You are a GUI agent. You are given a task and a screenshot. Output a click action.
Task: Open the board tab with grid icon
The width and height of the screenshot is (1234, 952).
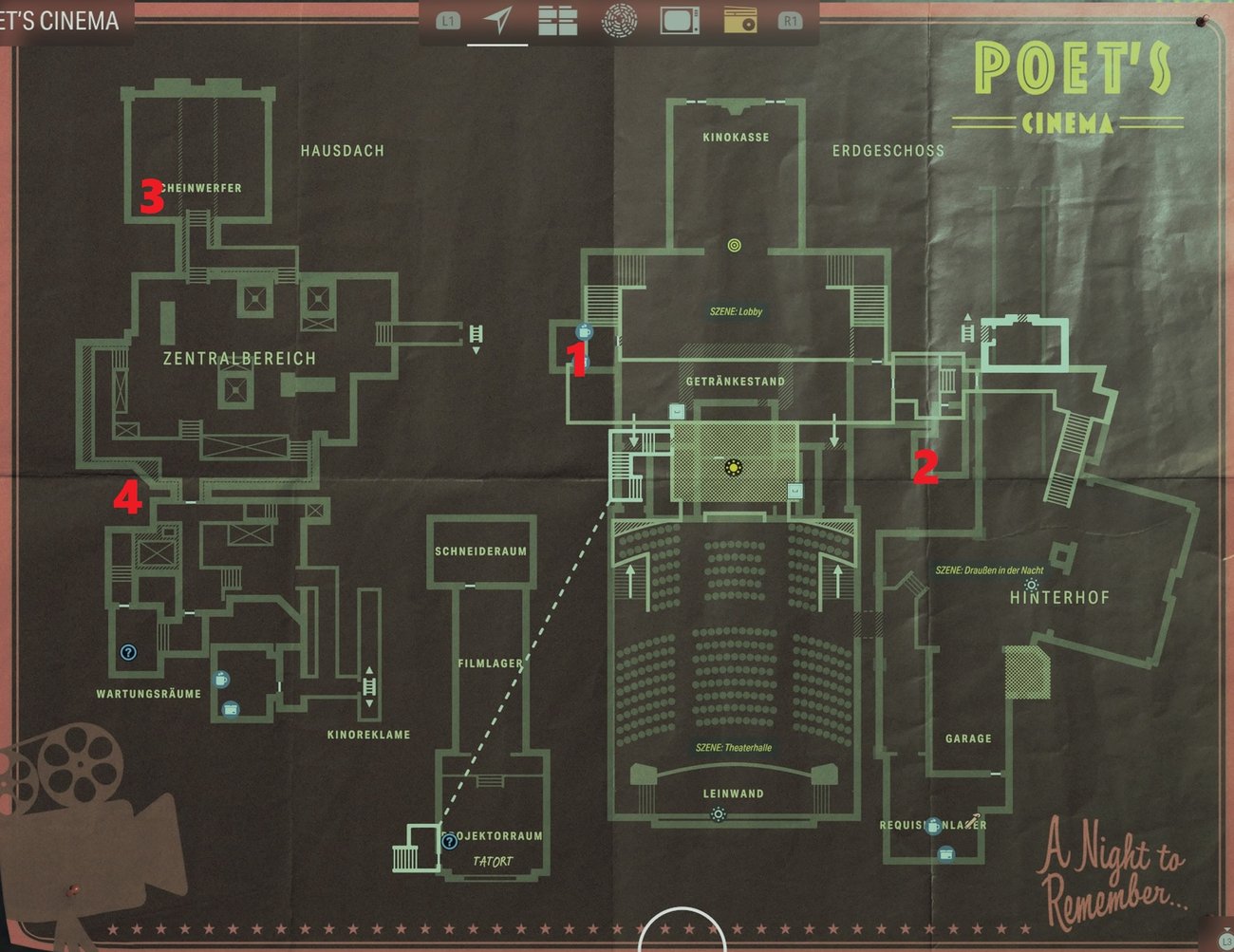click(557, 20)
